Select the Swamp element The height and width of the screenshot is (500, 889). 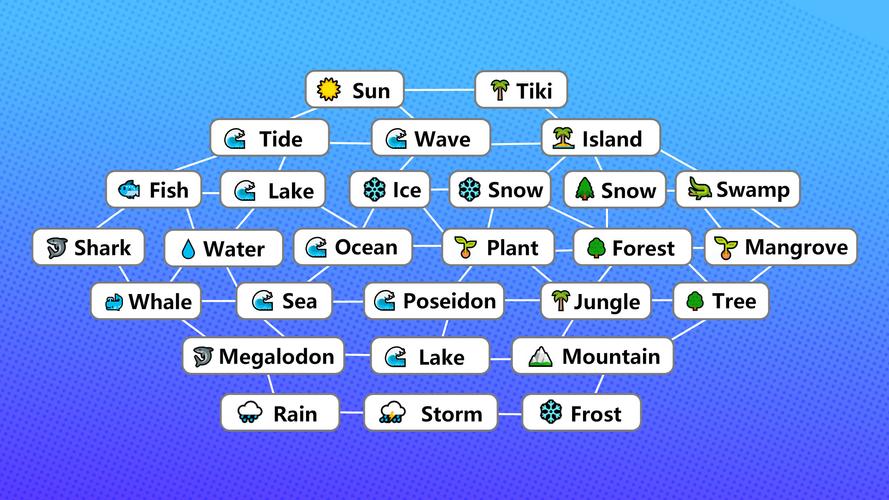click(738, 189)
